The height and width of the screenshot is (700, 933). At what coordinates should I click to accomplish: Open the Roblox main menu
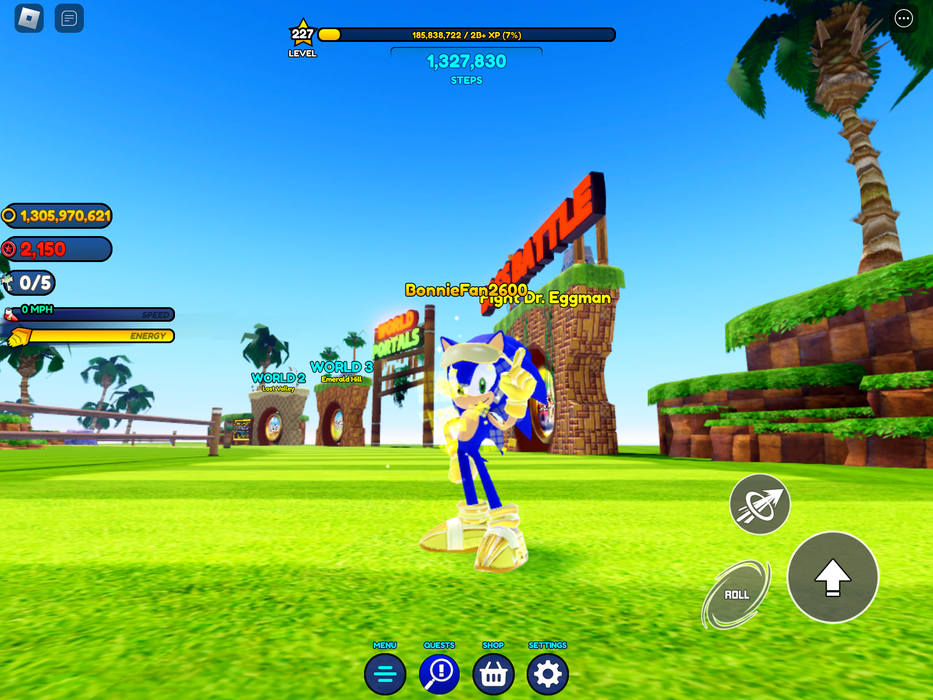point(29,18)
